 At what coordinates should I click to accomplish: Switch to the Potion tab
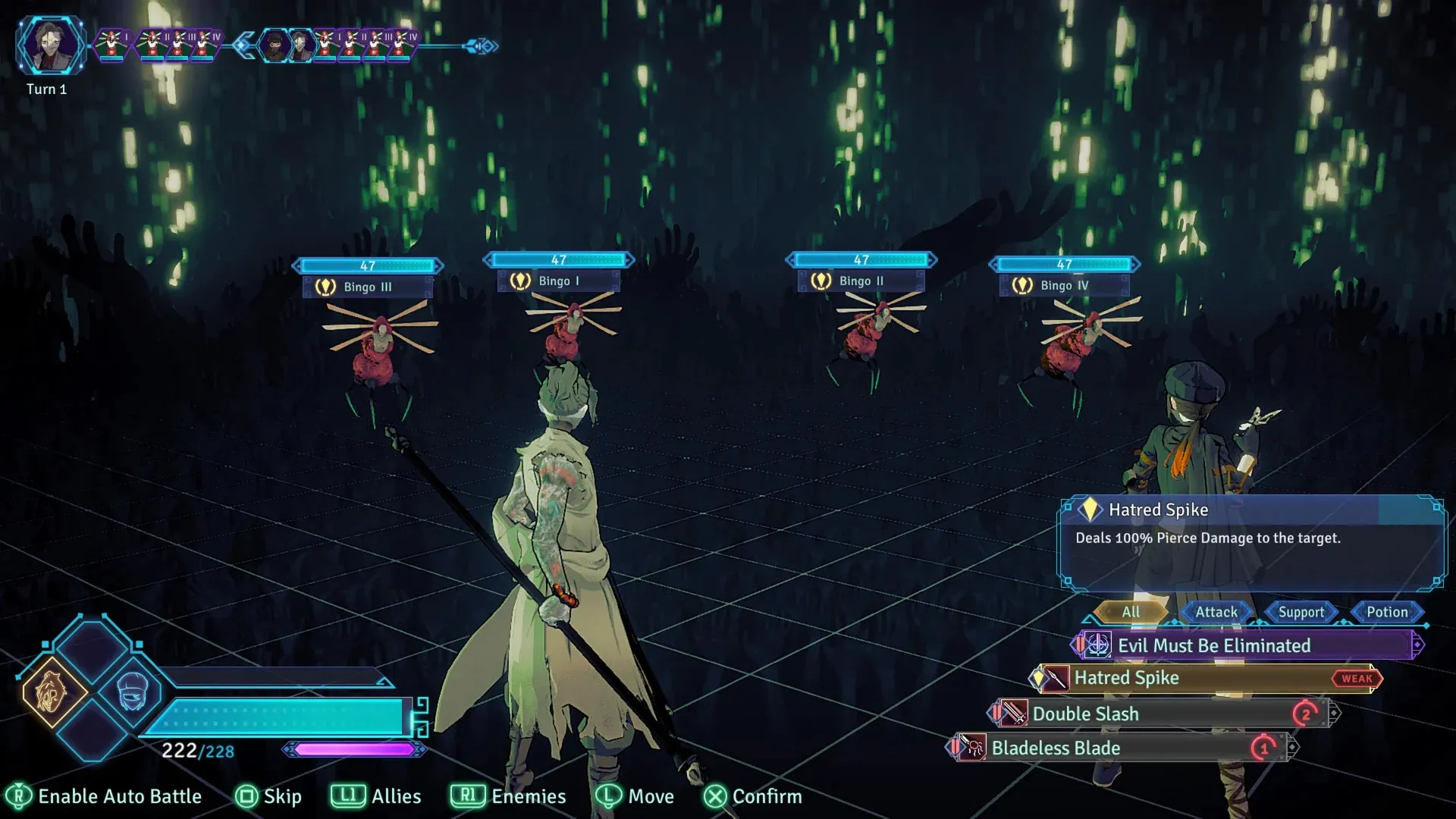click(x=1387, y=612)
